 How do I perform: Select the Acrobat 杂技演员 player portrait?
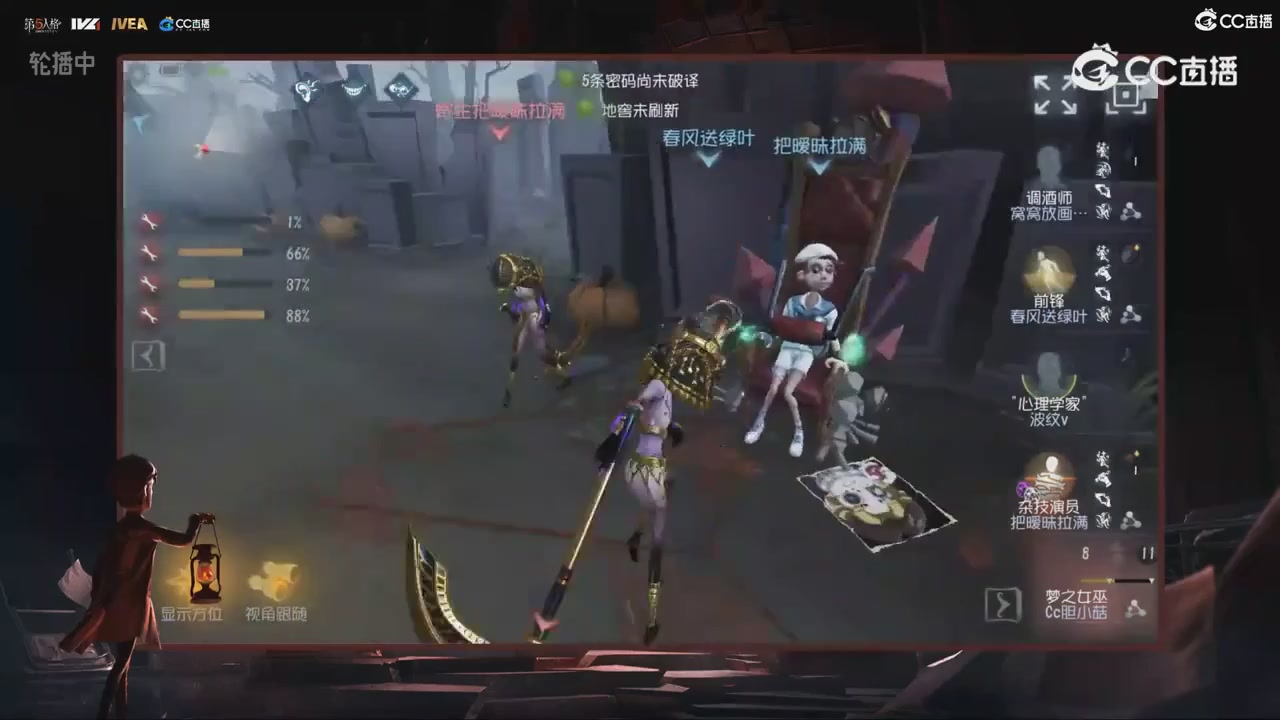(1050, 480)
